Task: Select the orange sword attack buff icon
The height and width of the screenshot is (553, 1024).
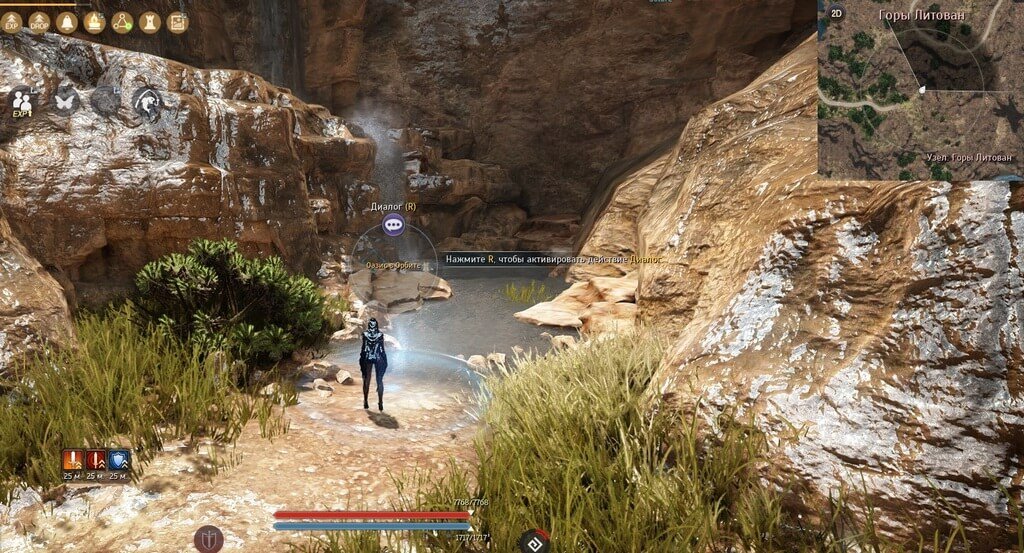Action: point(72,460)
